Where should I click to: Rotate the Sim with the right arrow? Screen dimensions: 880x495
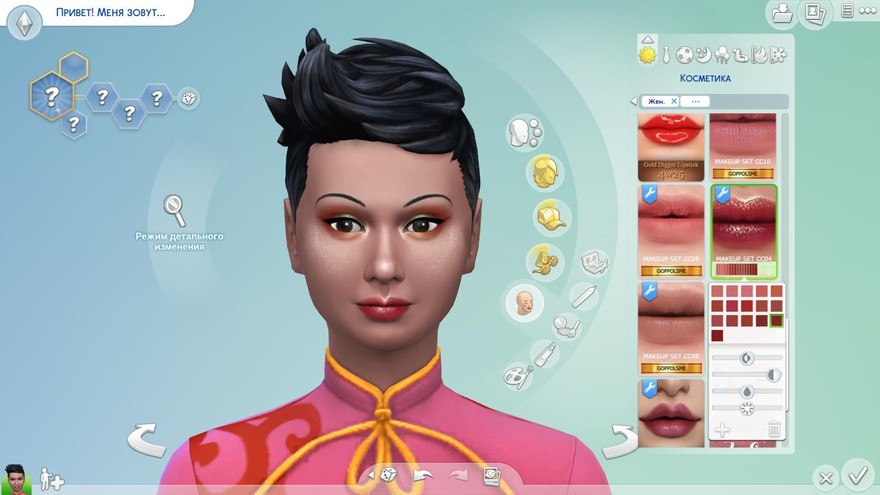620,438
